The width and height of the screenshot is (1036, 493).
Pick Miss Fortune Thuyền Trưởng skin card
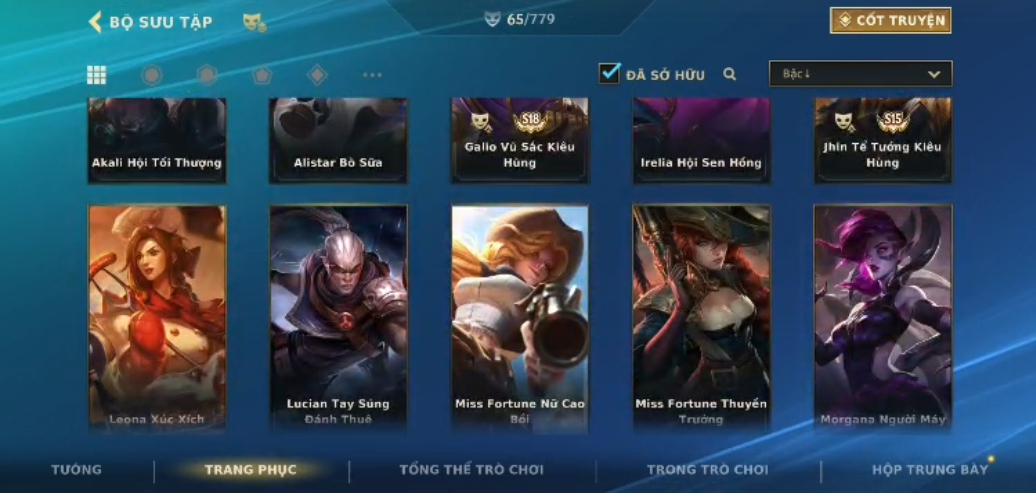[x=701, y=317]
